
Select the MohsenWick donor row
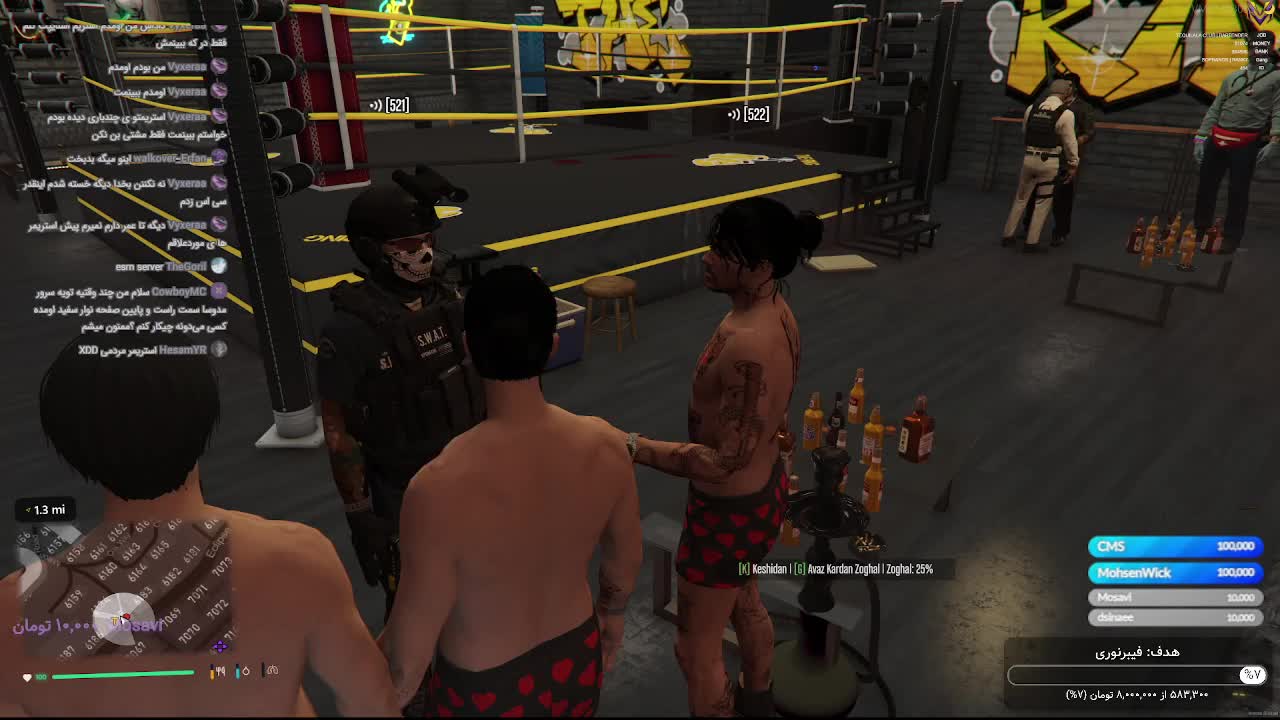point(1175,572)
